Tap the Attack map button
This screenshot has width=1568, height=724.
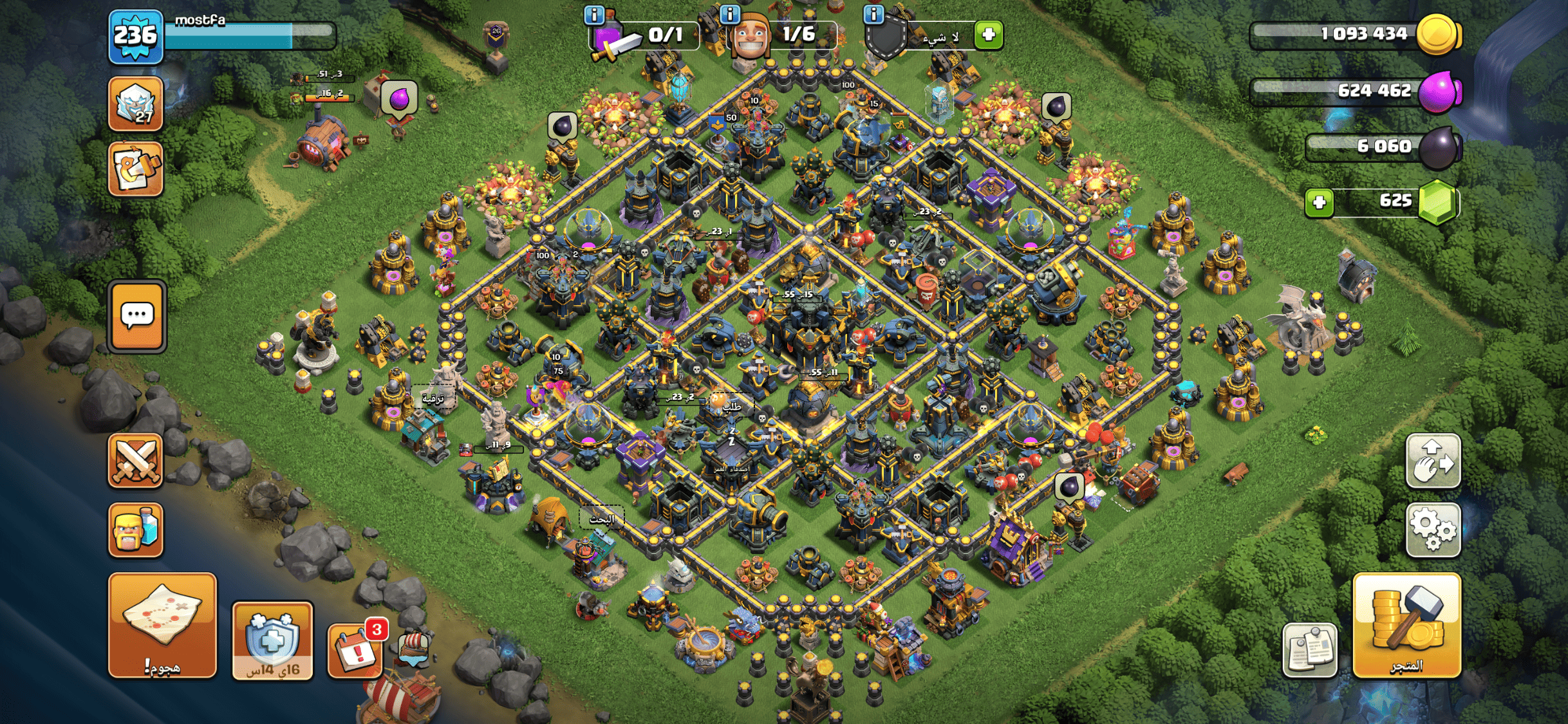click(162, 625)
